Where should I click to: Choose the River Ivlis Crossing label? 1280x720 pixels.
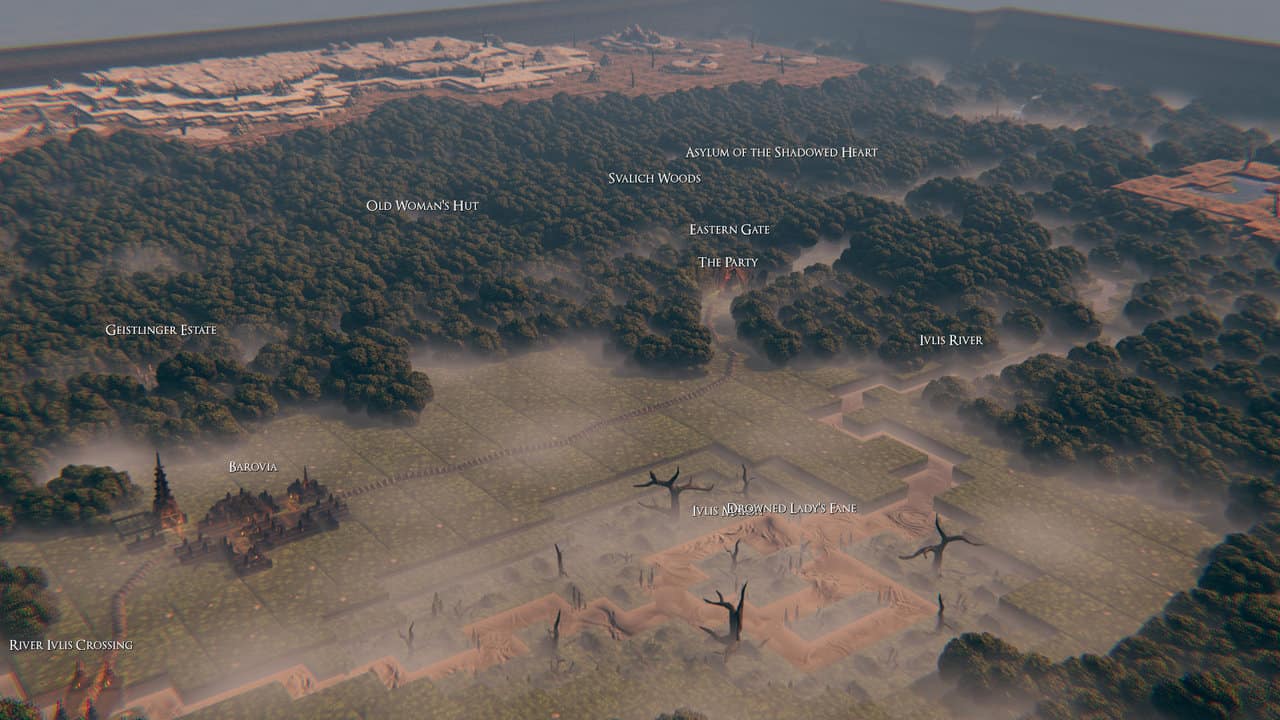[x=71, y=645]
